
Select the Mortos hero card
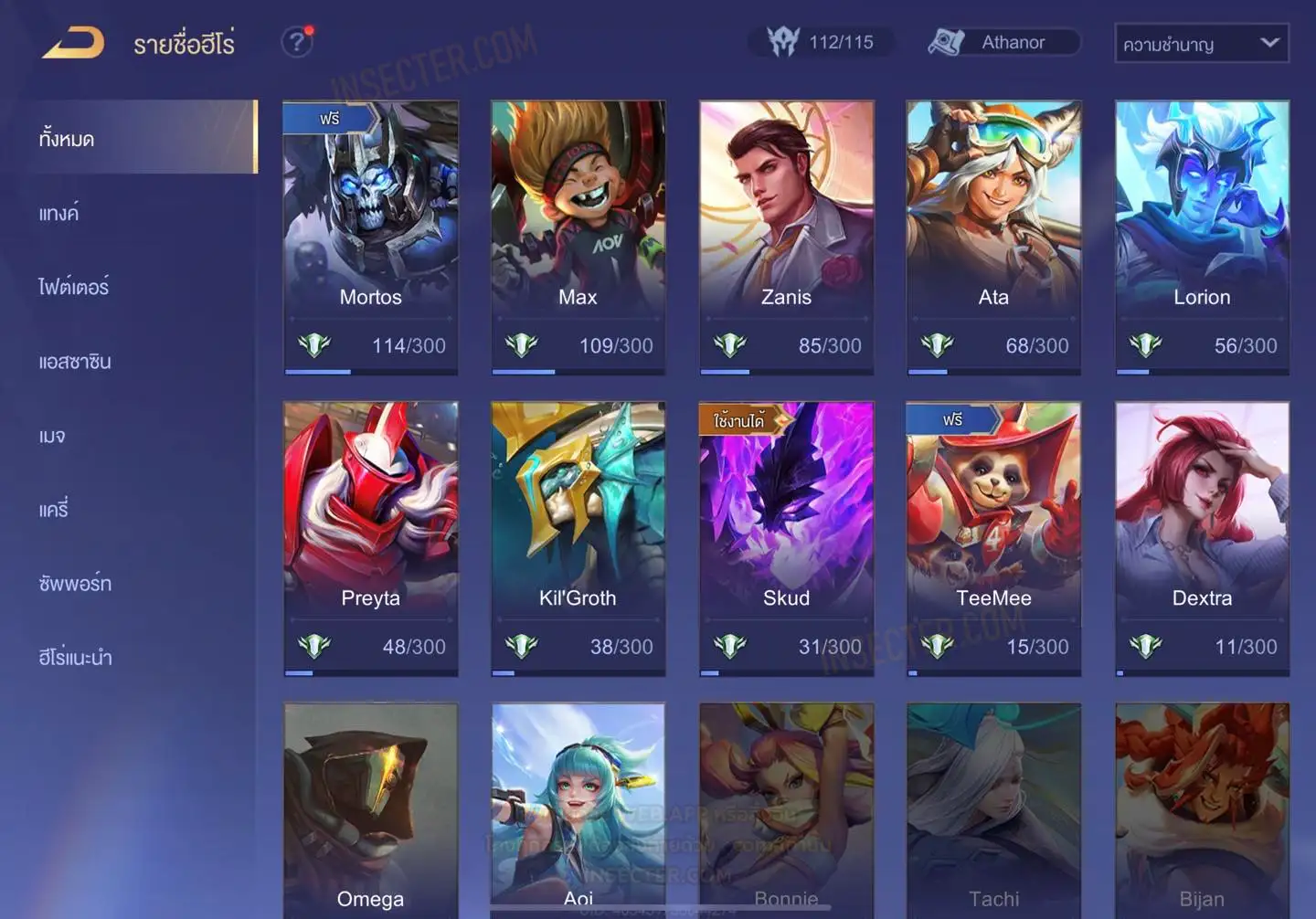370,236
